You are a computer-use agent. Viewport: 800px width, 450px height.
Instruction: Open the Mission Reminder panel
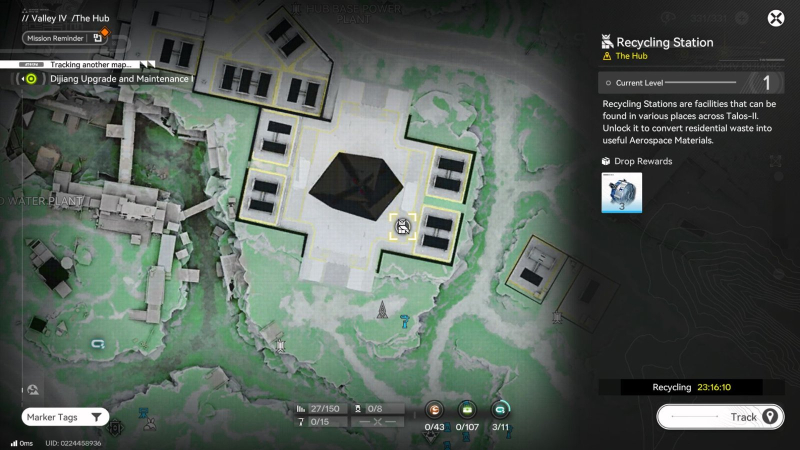(x=63, y=38)
